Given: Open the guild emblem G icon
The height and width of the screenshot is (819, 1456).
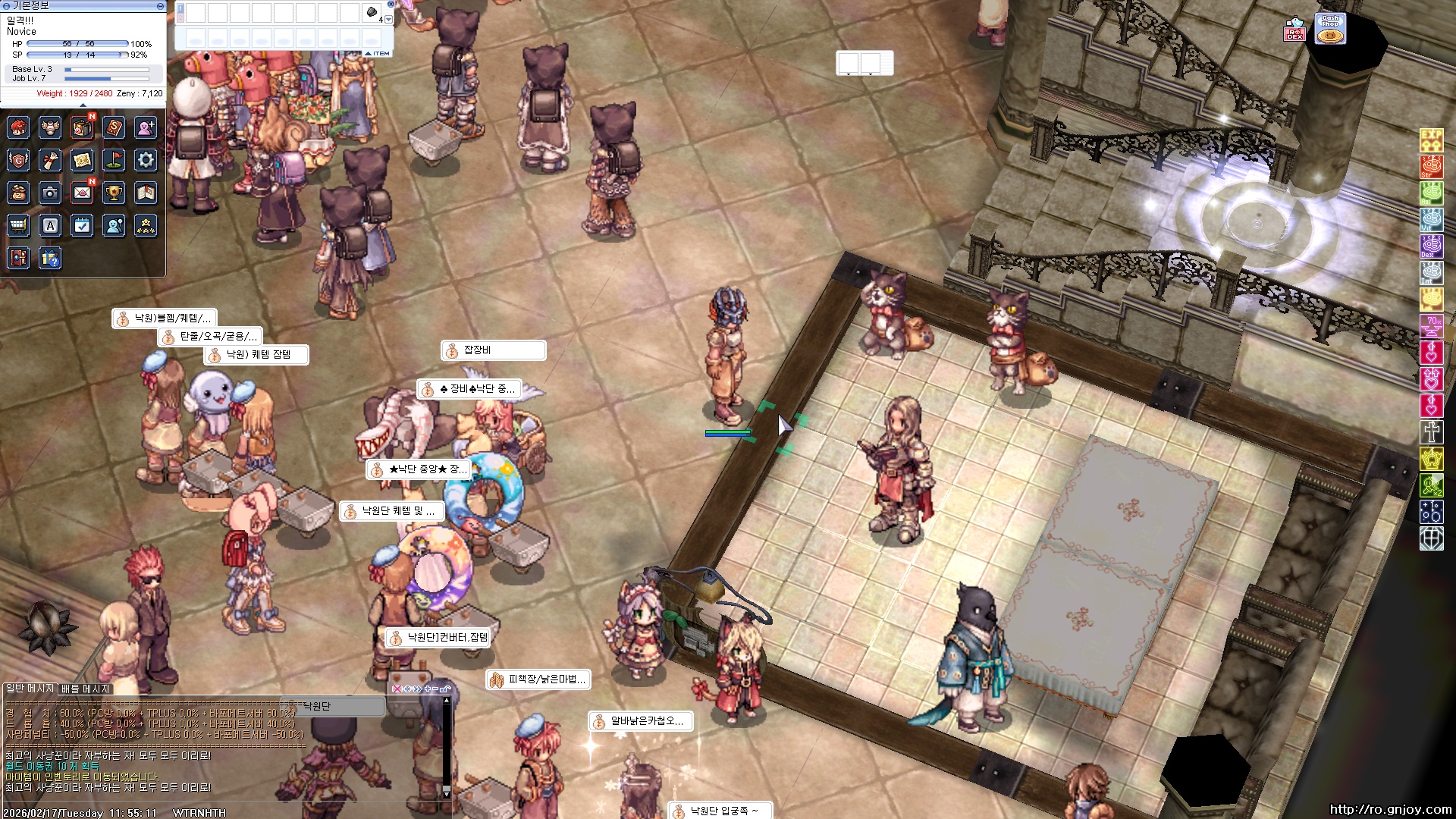Looking at the screenshot, I should [x=19, y=160].
